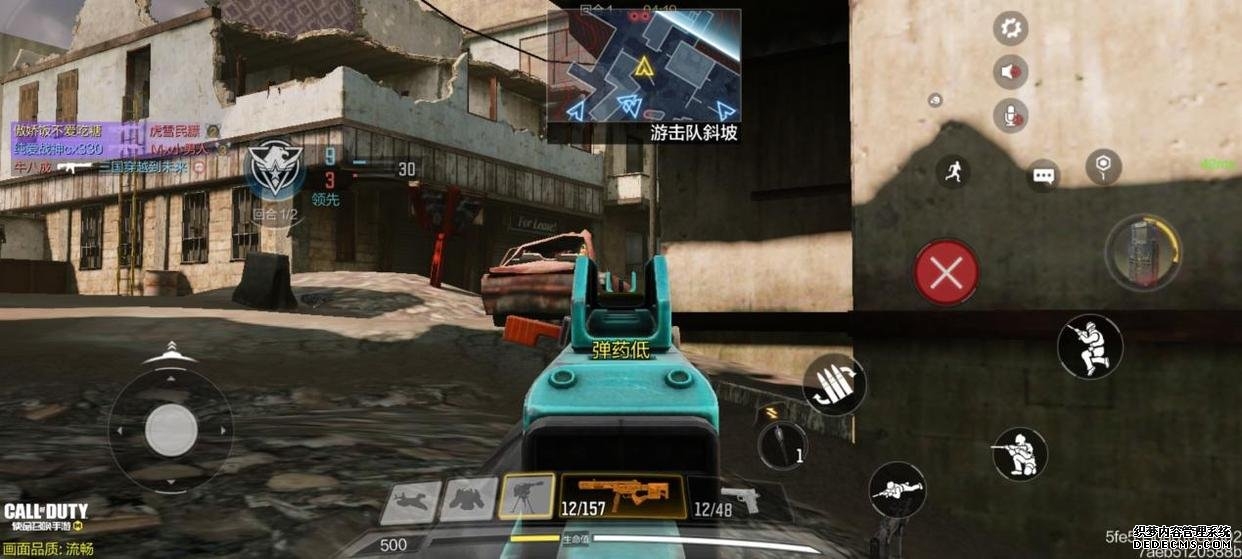Viewport: 1242px width, 559px height.
Task: Tap the jump stance button
Action: (1090, 347)
